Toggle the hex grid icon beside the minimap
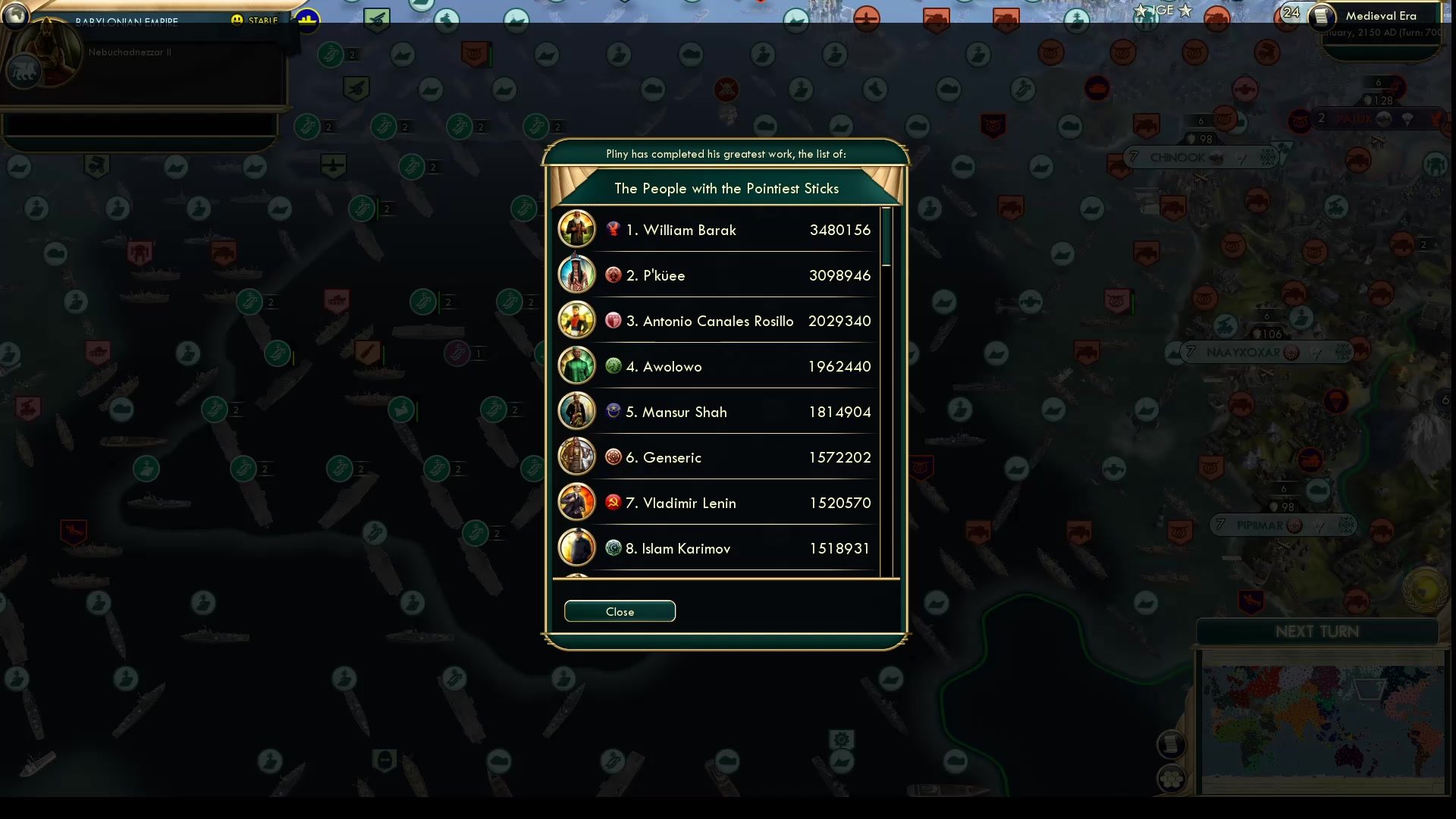 (1172, 779)
